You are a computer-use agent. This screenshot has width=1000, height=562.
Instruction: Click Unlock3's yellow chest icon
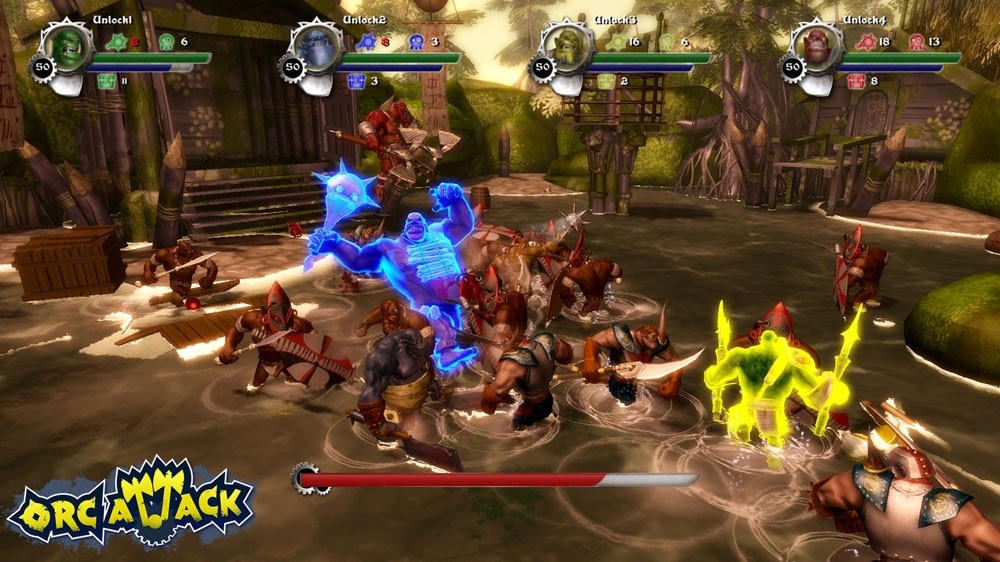[x=607, y=81]
